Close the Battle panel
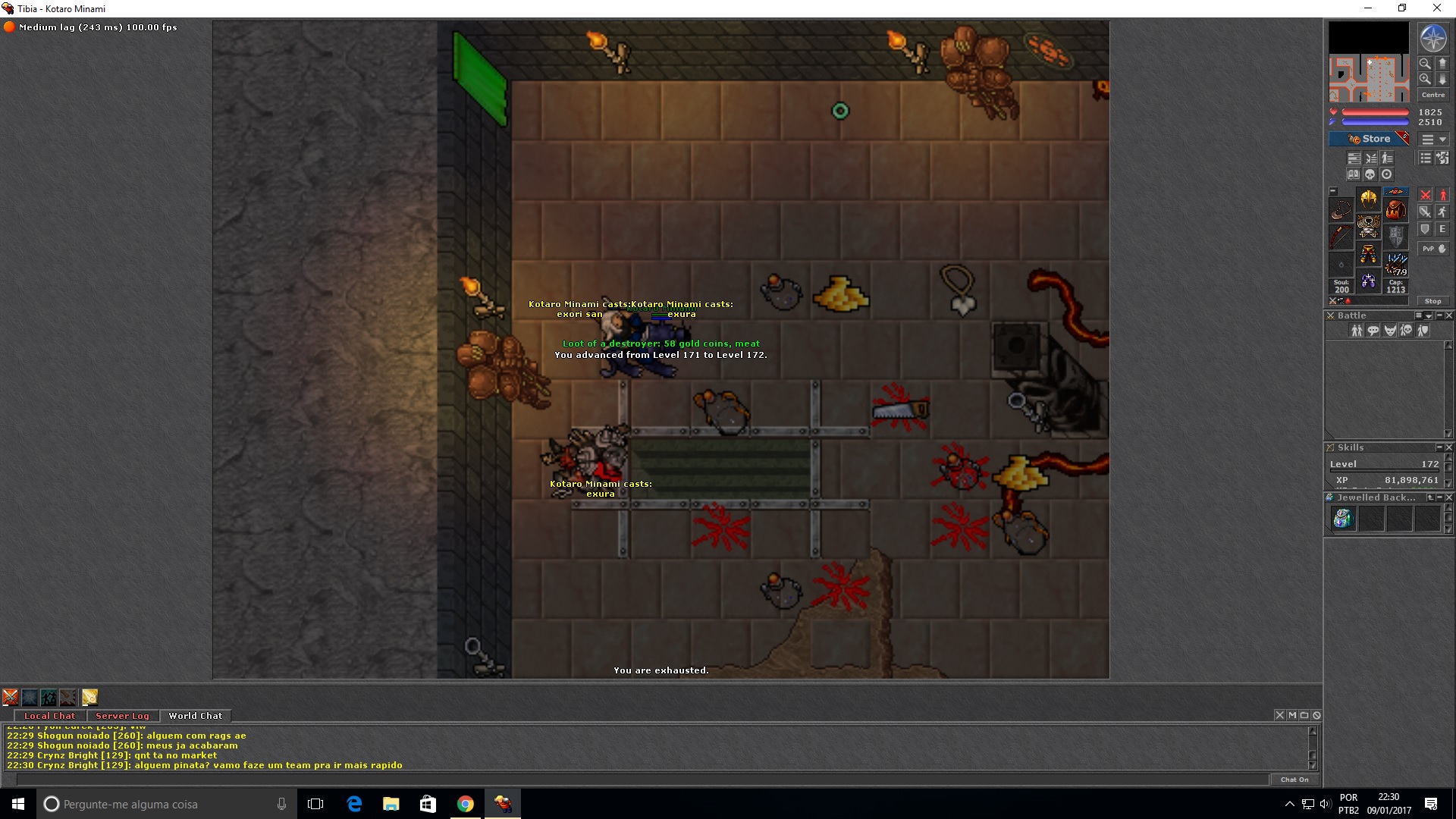 click(1449, 315)
